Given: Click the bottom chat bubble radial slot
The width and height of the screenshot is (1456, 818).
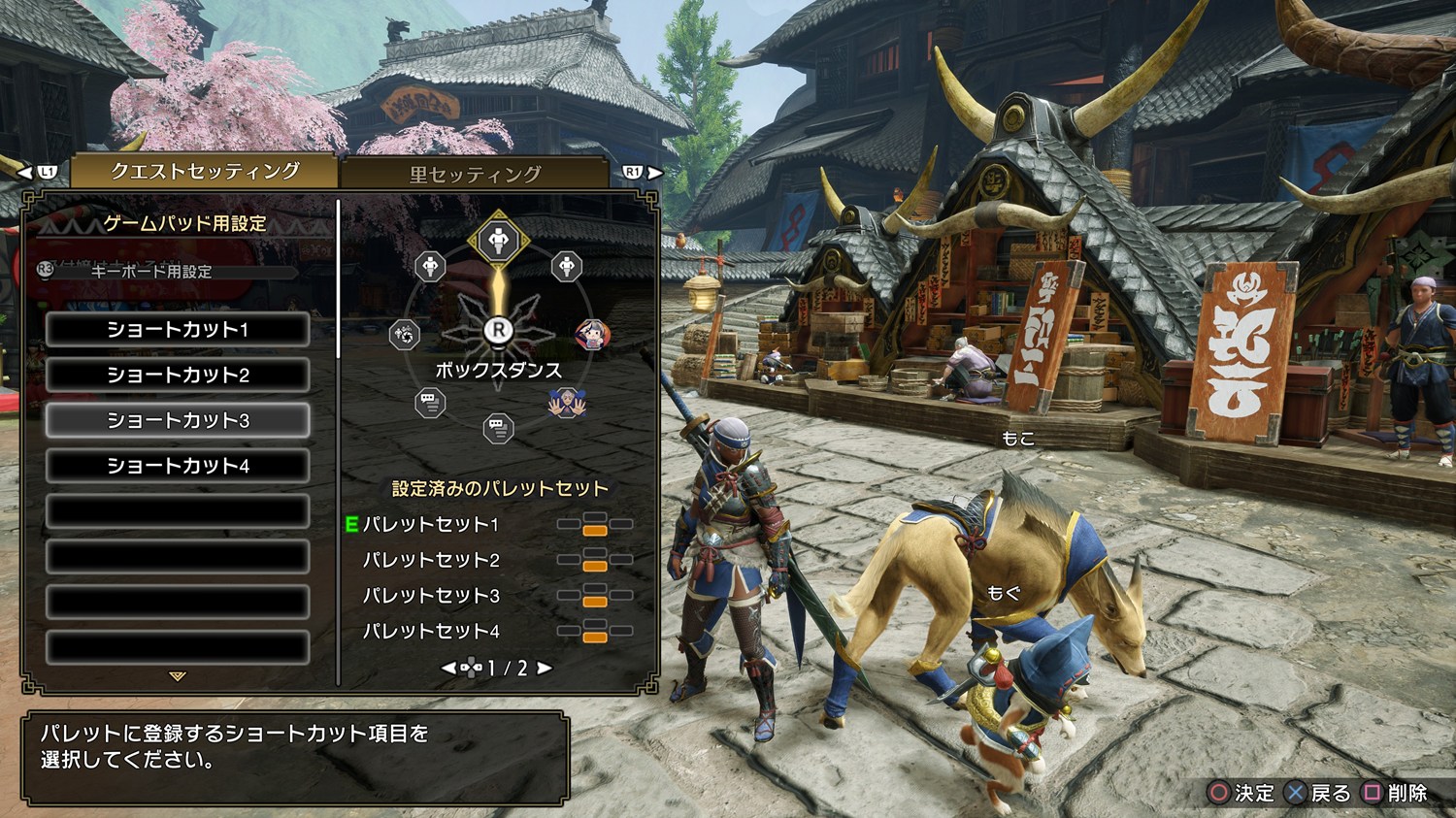Looking at the screenshot, I should [x=498, y=428].
